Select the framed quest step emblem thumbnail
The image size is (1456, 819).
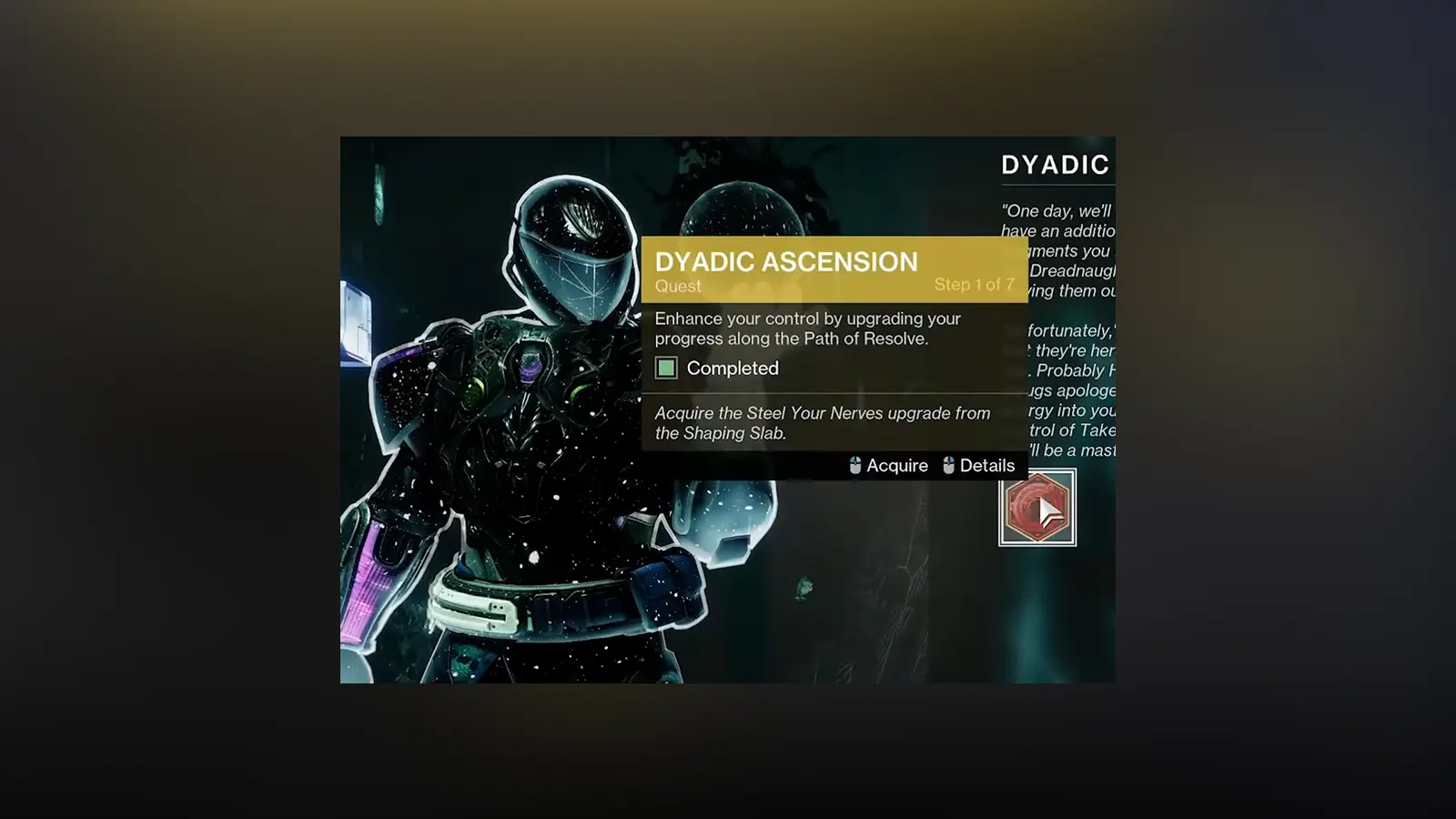pos(1037,508)
